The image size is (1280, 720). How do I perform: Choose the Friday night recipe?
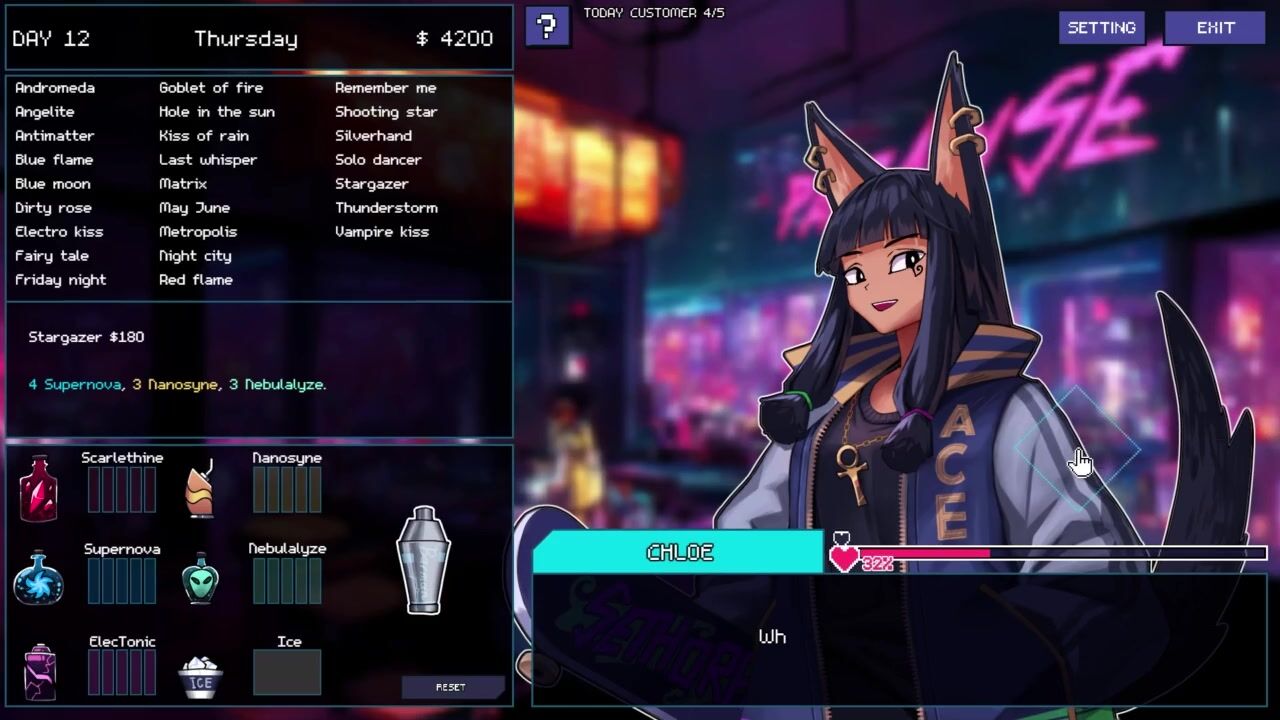click(x=60, y=280)
